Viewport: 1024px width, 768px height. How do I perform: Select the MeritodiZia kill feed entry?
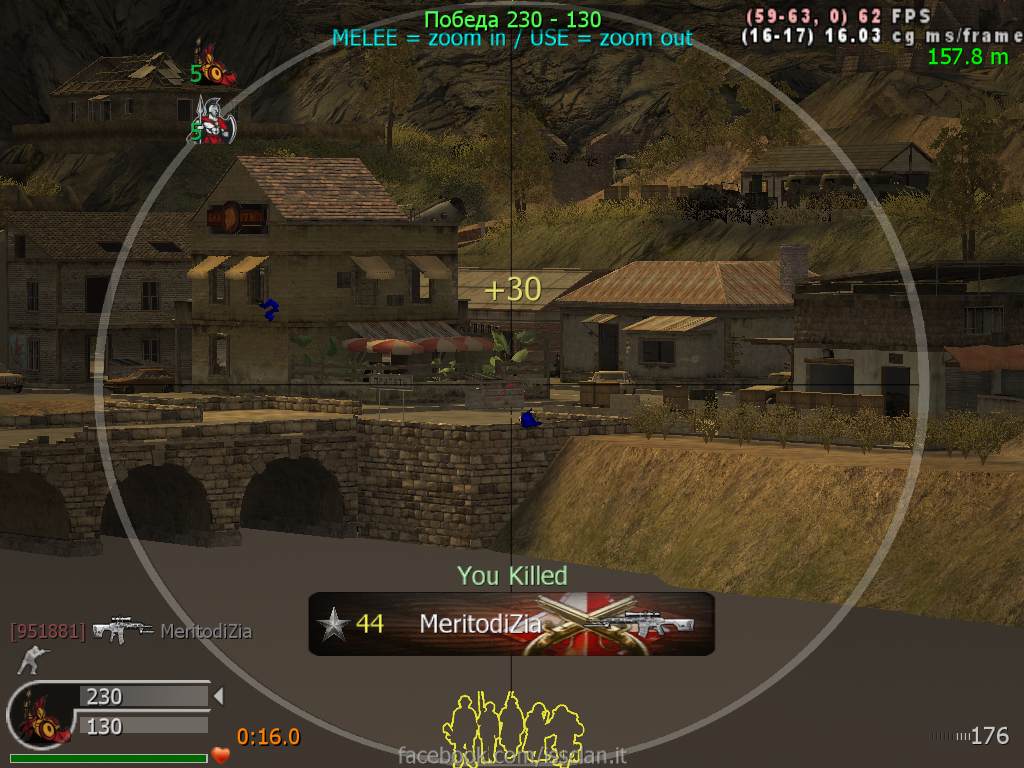tap(130, 631)
